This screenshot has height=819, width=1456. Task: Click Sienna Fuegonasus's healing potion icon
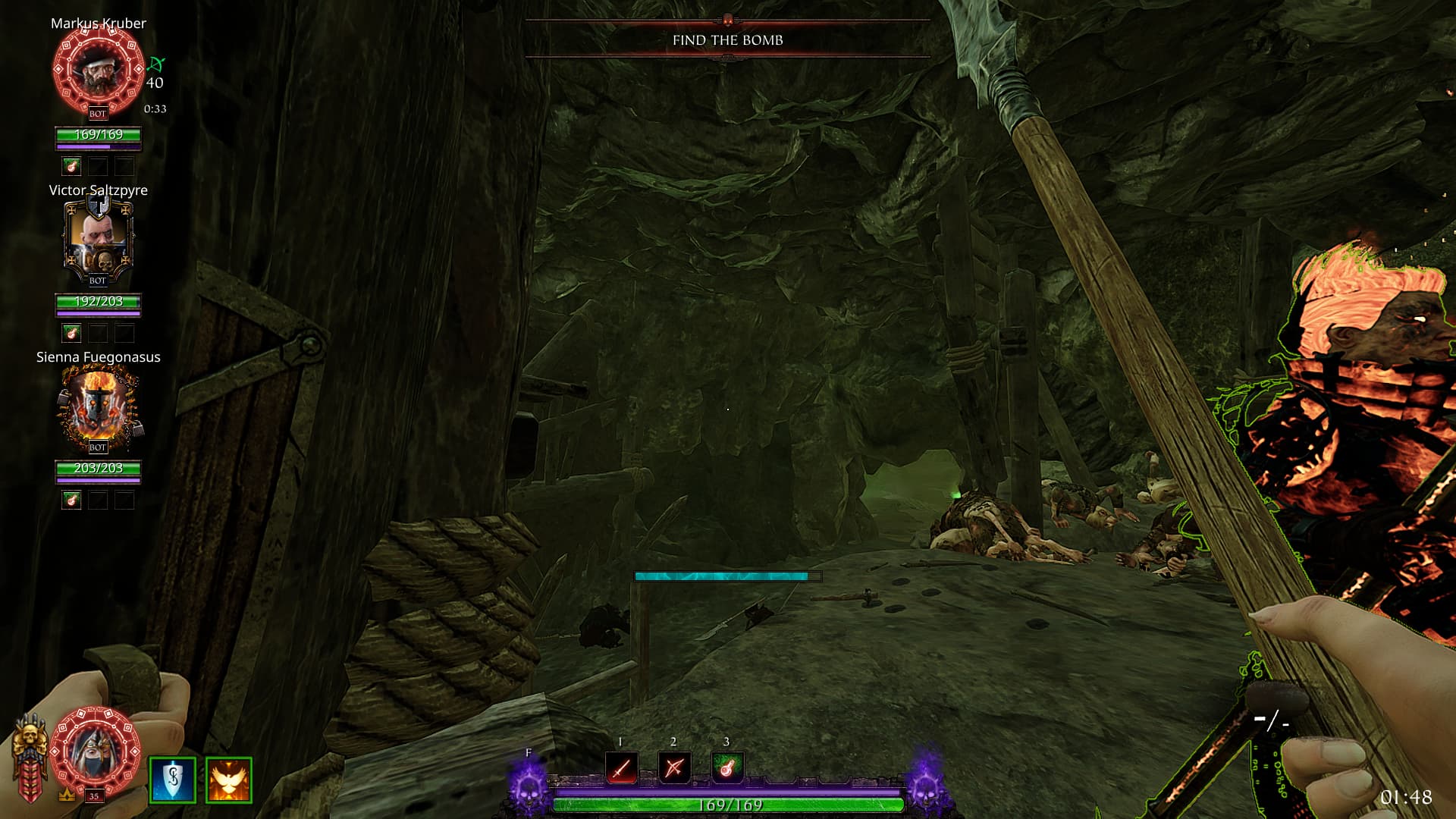71,500
